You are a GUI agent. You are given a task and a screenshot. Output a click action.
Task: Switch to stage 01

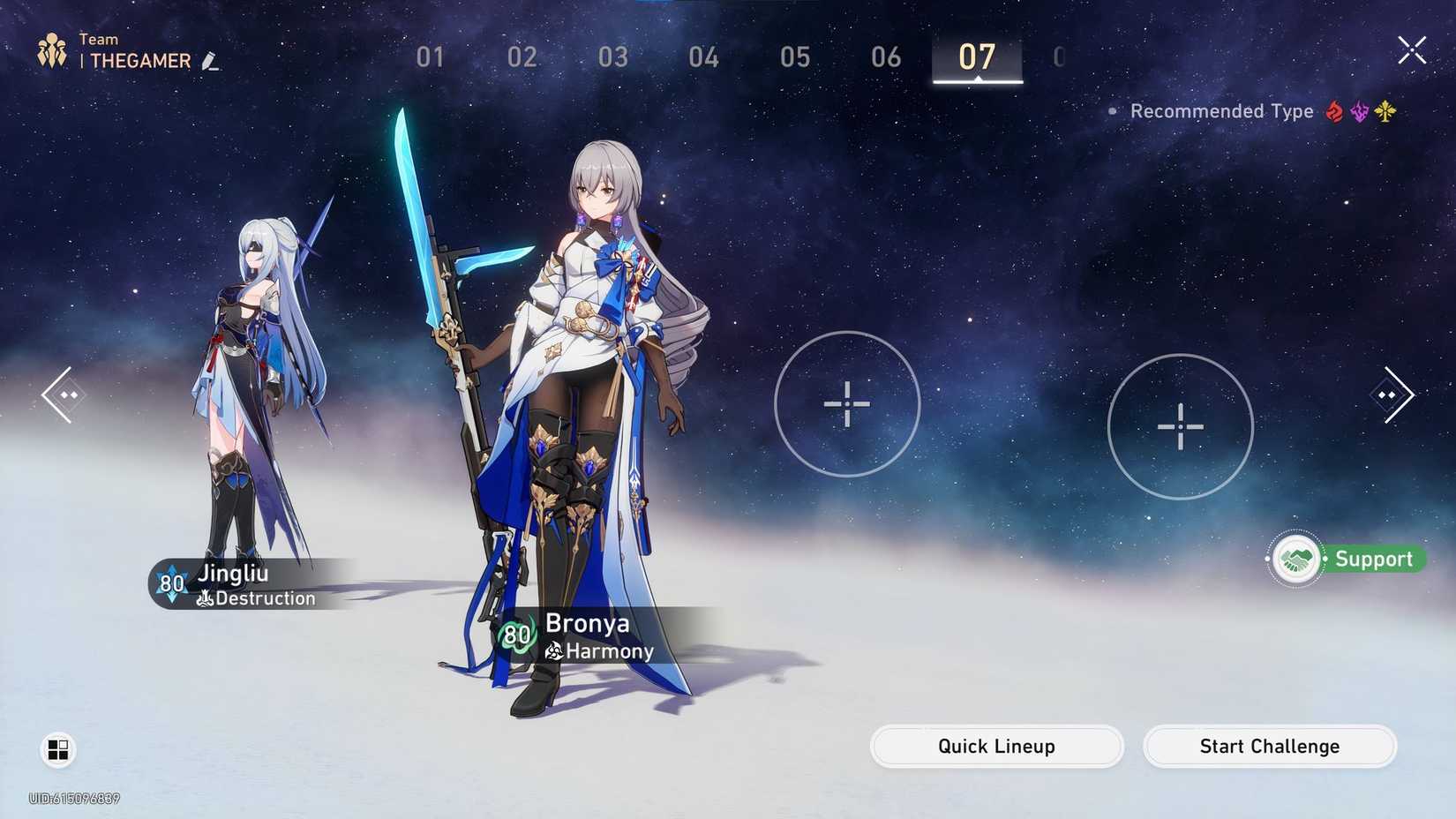point(430,56)
